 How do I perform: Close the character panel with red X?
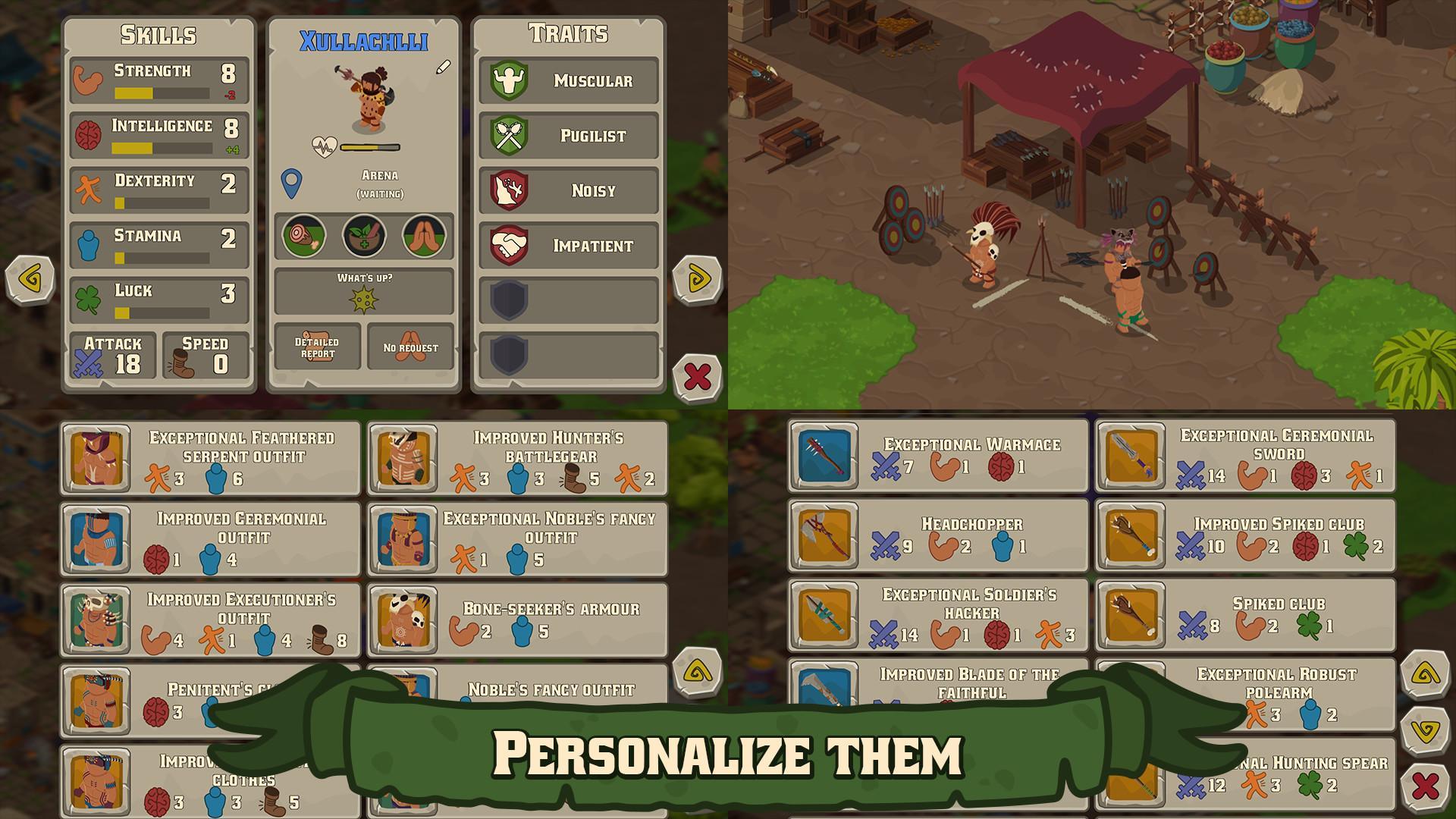[x=696, y=376]
